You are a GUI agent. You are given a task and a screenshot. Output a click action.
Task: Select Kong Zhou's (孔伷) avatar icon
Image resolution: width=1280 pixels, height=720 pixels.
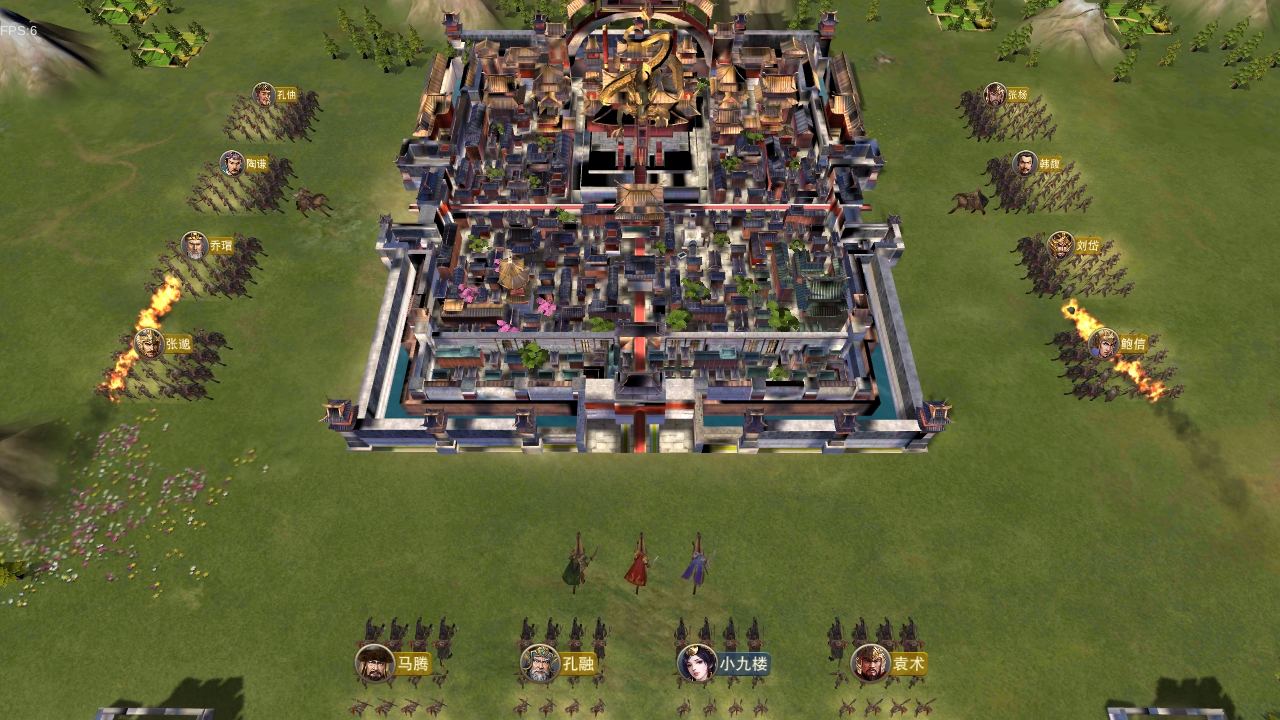point(262,92)
